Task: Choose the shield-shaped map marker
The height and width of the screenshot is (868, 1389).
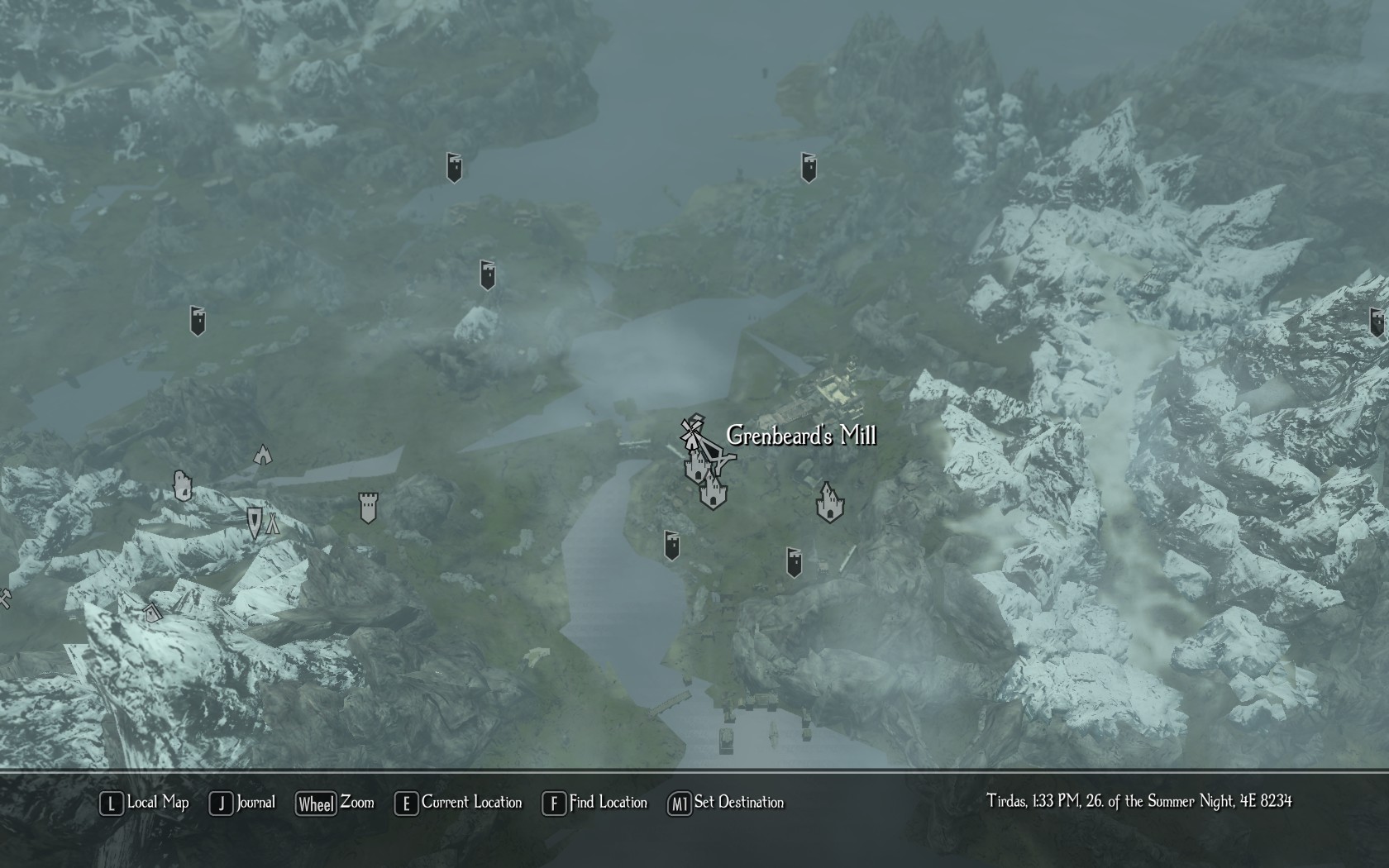Action: tap(254, 522)
